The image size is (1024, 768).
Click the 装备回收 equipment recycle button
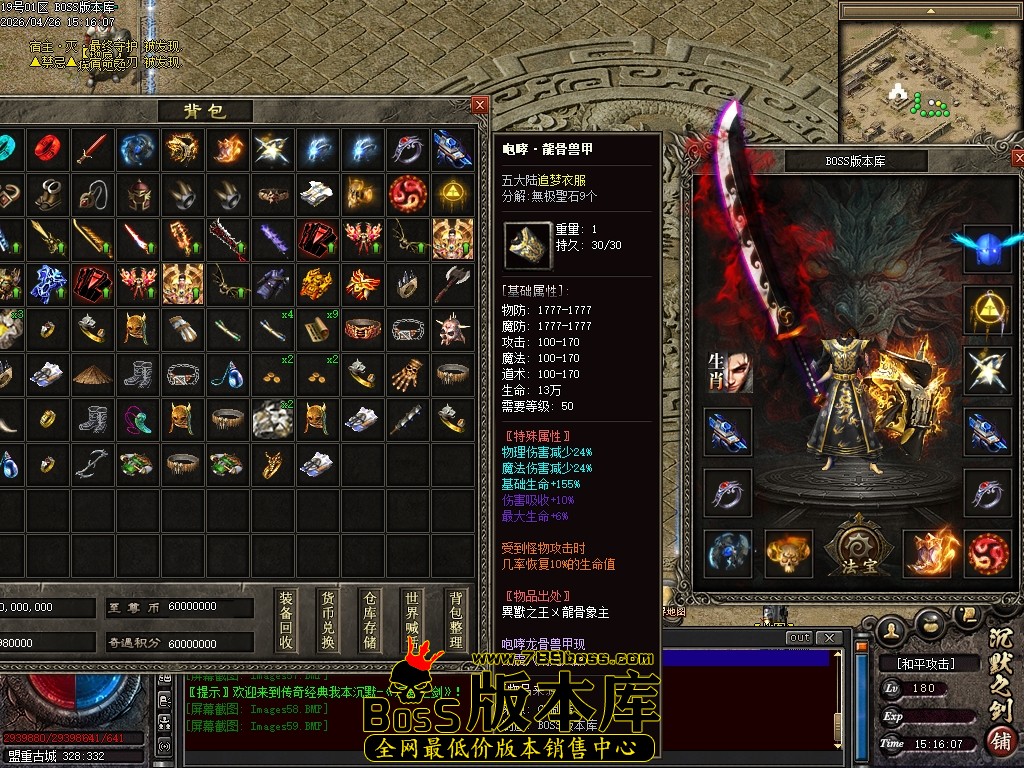coord(286,619)
